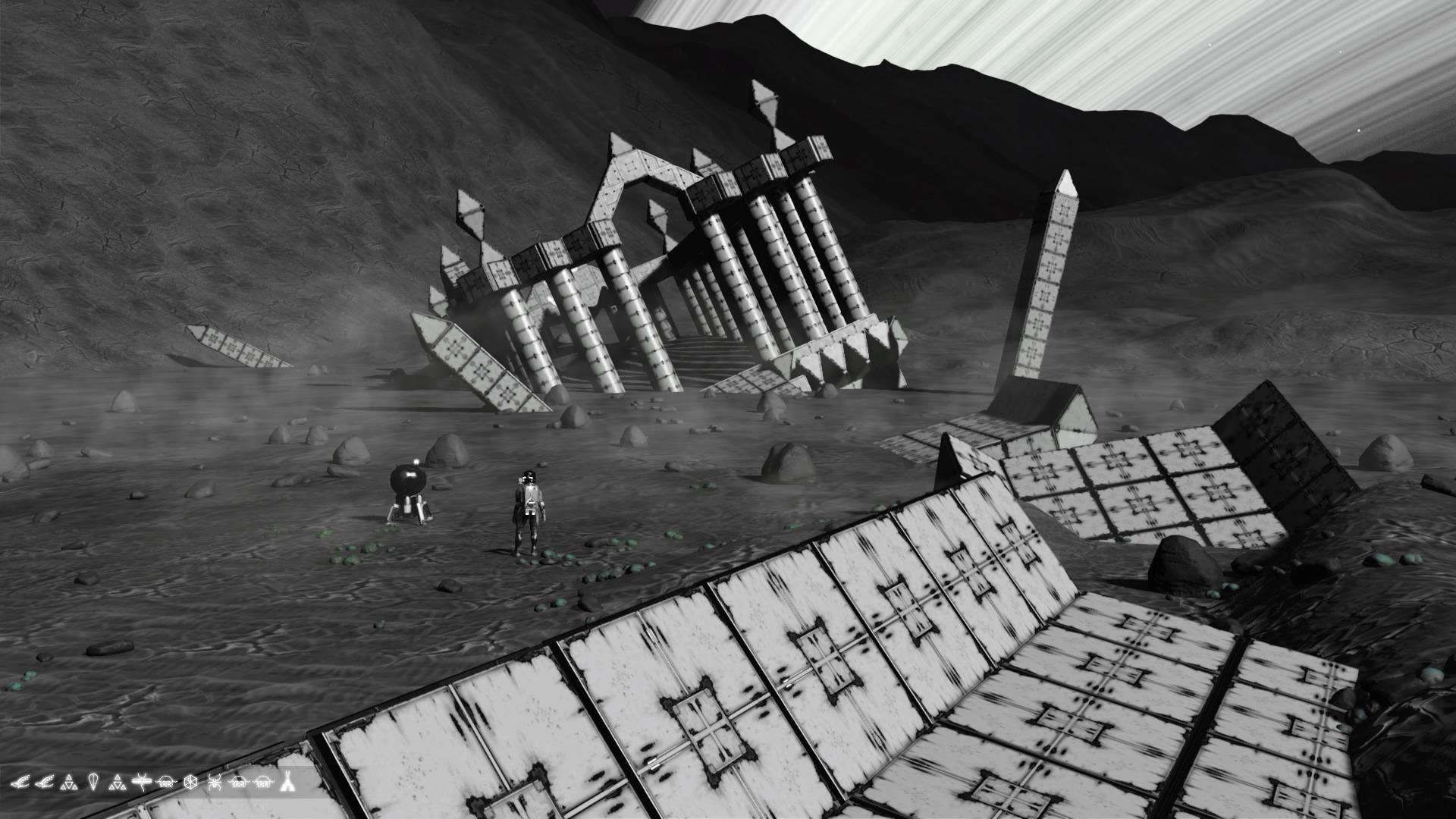
Task: Select the second bird glyph icon
Action: point(44,782)
